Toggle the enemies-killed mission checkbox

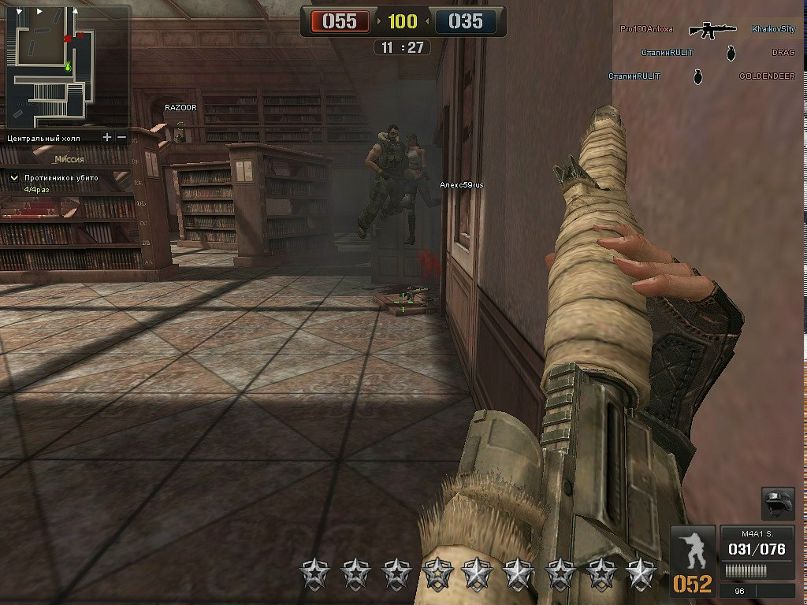(14, 178)
